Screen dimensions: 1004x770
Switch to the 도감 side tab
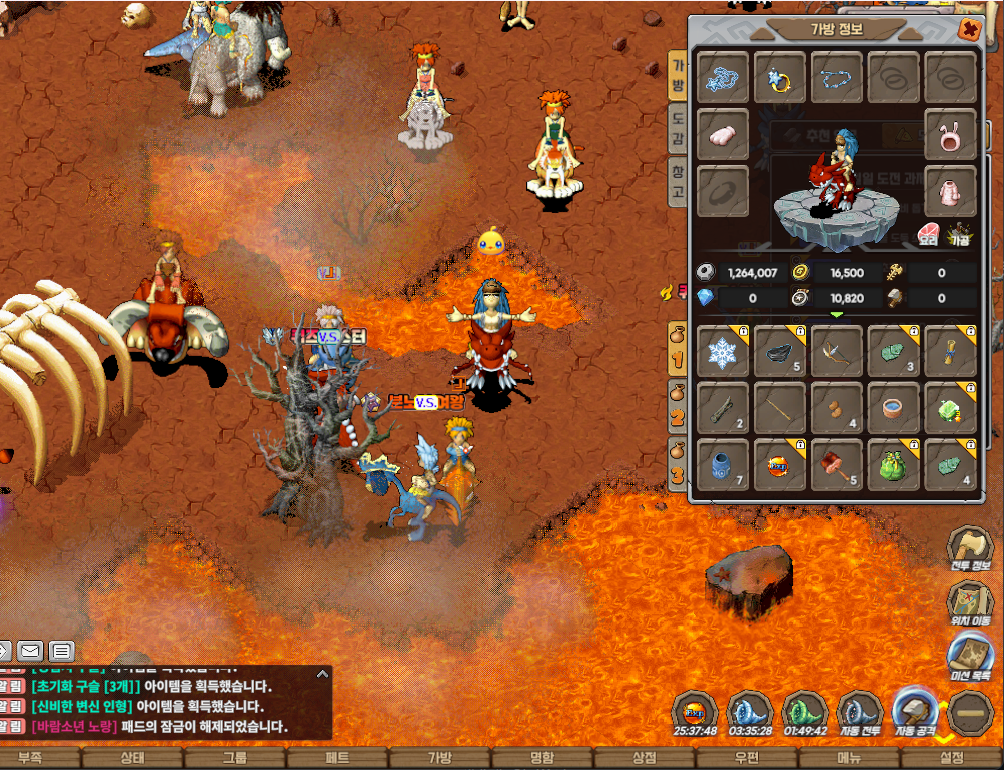[x=678, y=130]
